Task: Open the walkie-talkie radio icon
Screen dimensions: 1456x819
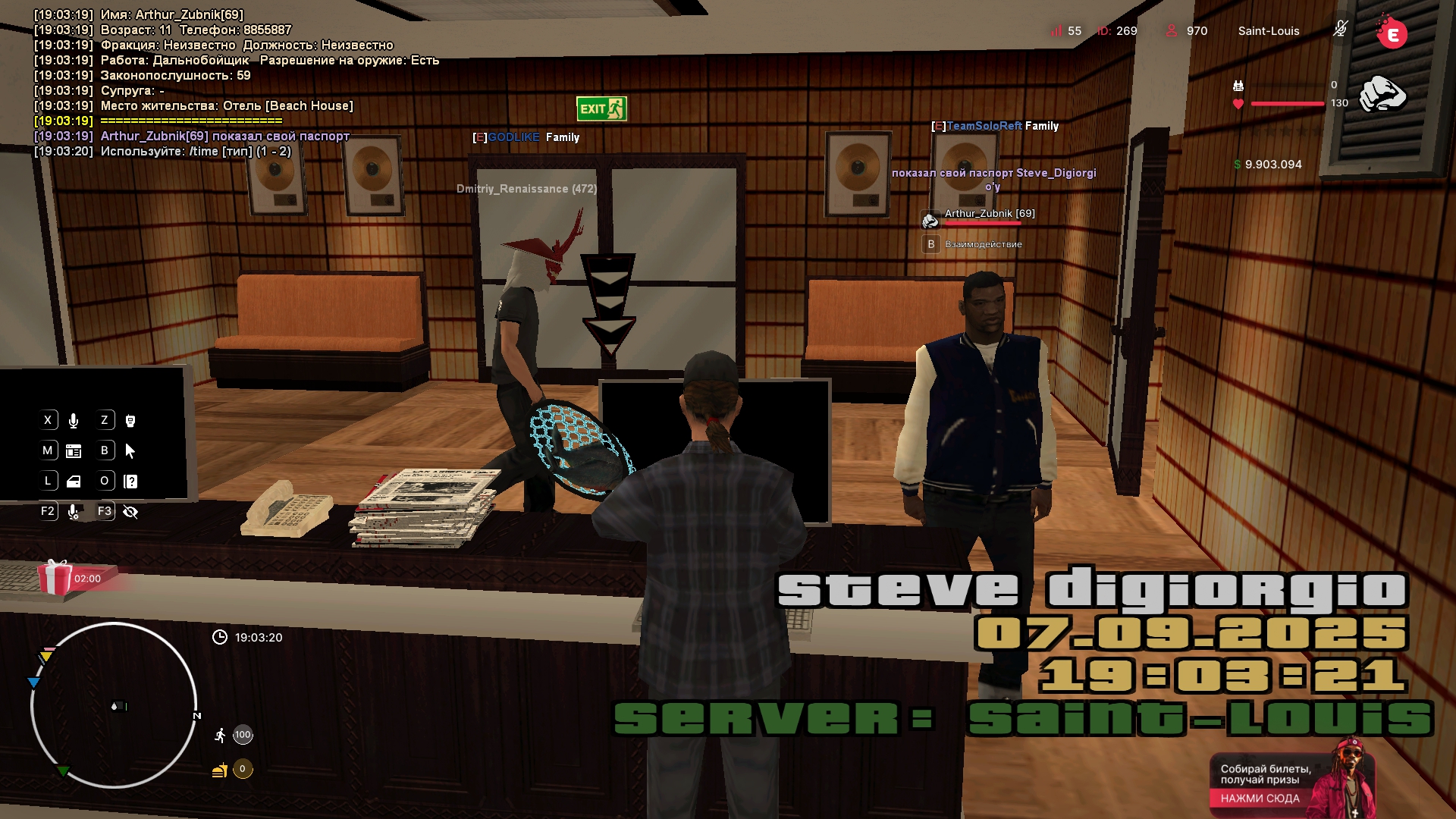Action: click(x=130, y=421)
